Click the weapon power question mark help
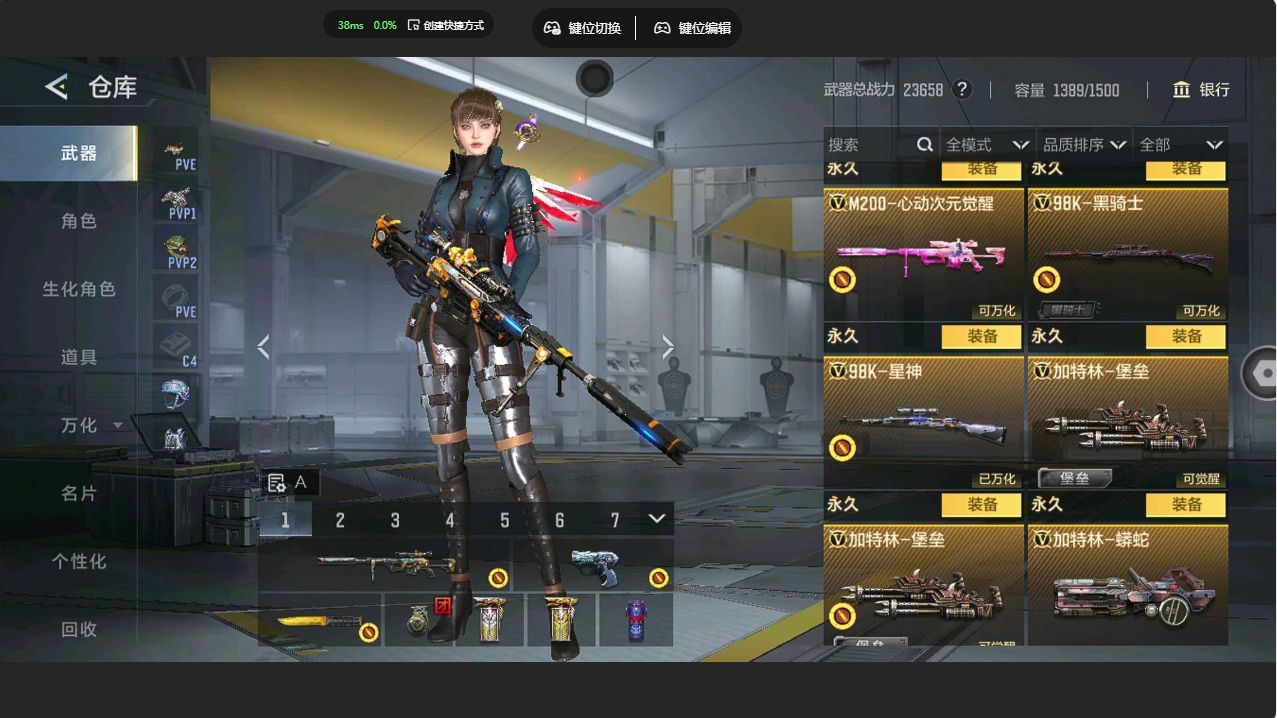This screenshot has width=1277, height=718. pyautogui.click(x=962, y=90)
